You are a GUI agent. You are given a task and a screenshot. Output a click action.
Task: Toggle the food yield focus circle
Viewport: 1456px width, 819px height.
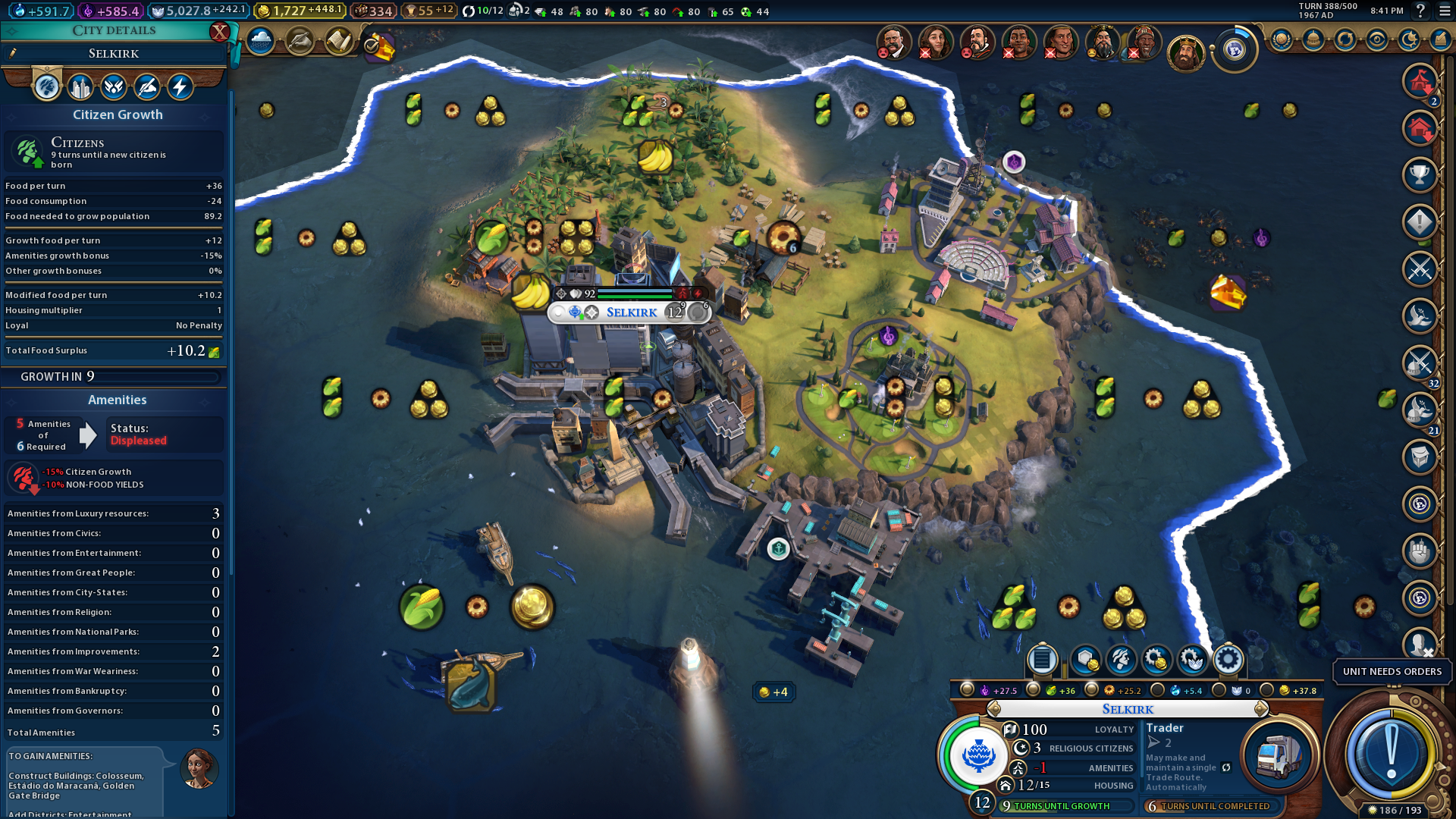click(x=1033, y=690)
